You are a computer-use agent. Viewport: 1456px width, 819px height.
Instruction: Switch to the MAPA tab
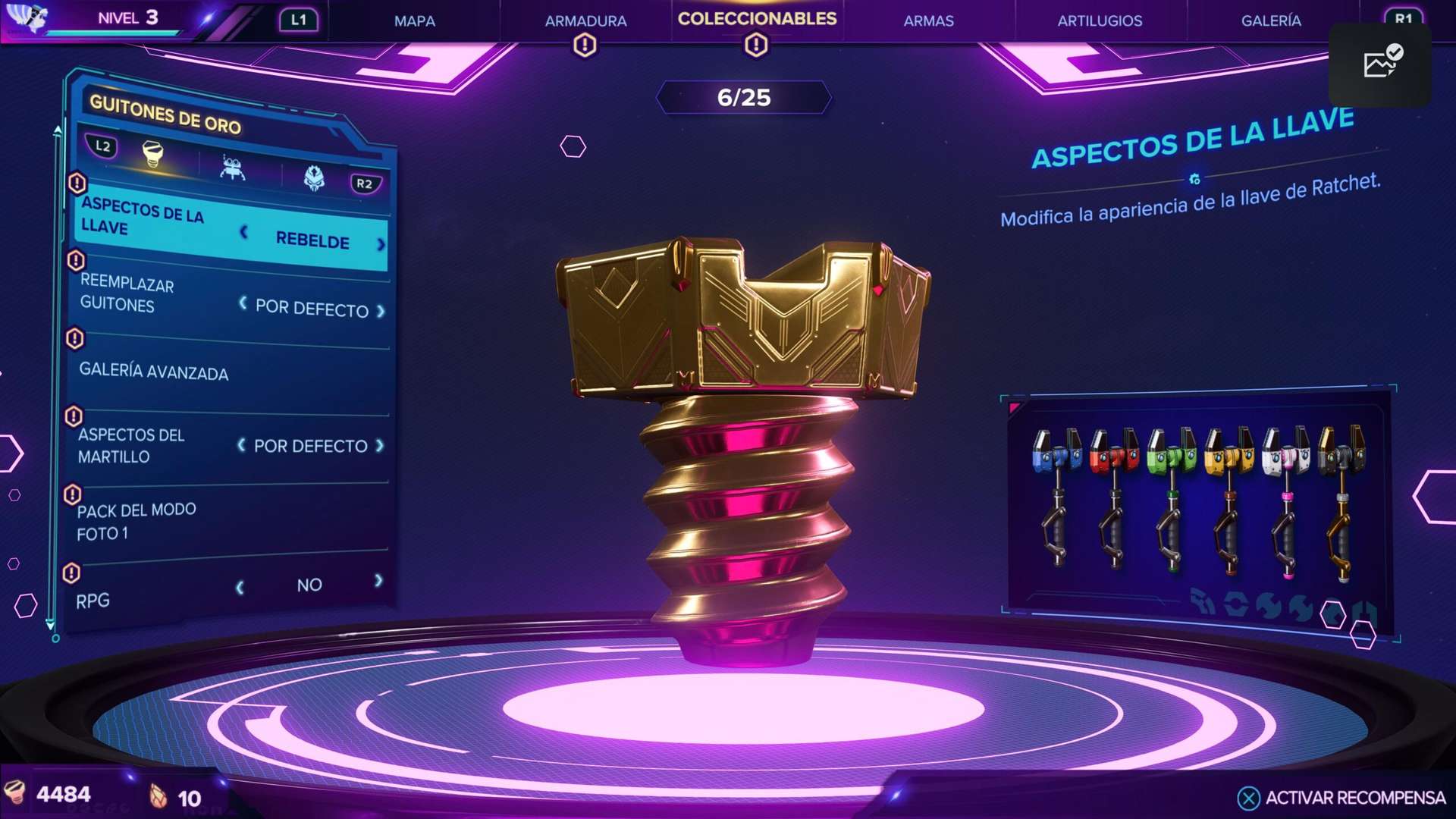(414, 21)
